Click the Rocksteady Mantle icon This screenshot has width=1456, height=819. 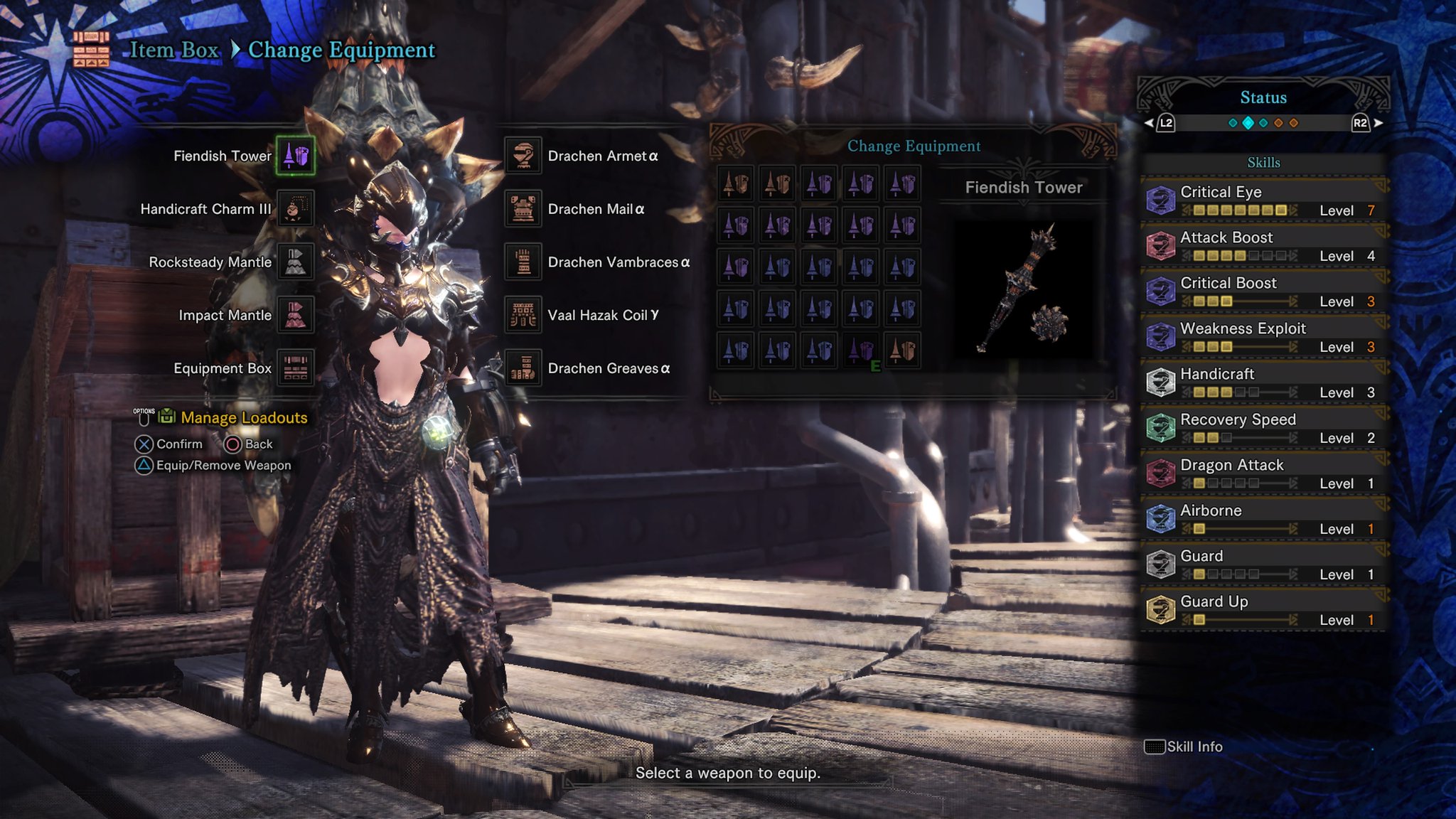point(294,262)
